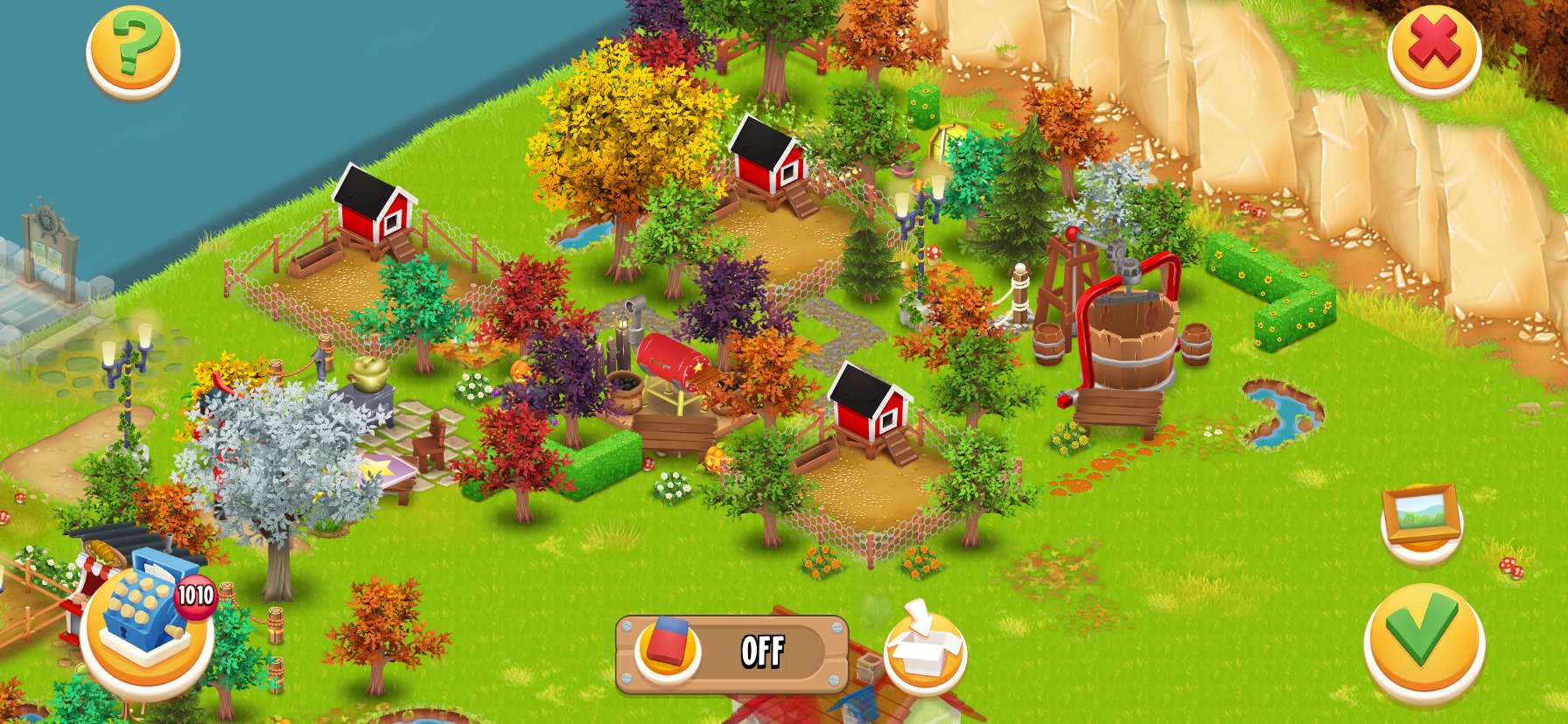
Task: Cancel edit mode with the red X
Action: (1433, 49)
